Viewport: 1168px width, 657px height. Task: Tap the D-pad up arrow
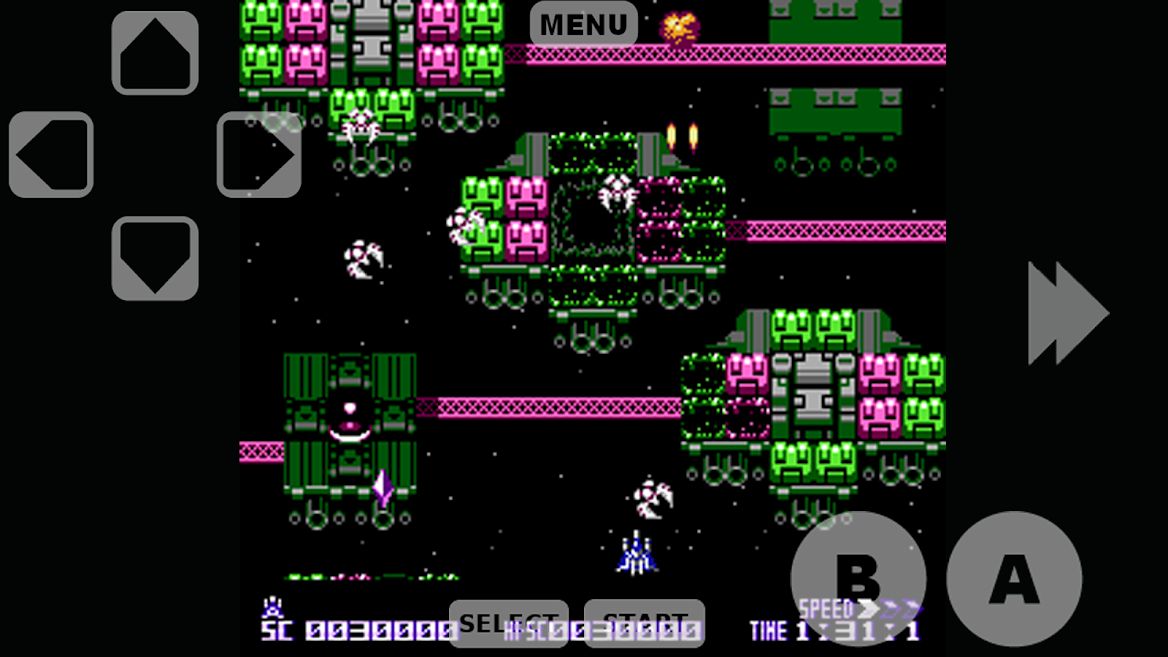tap(155, 53)
